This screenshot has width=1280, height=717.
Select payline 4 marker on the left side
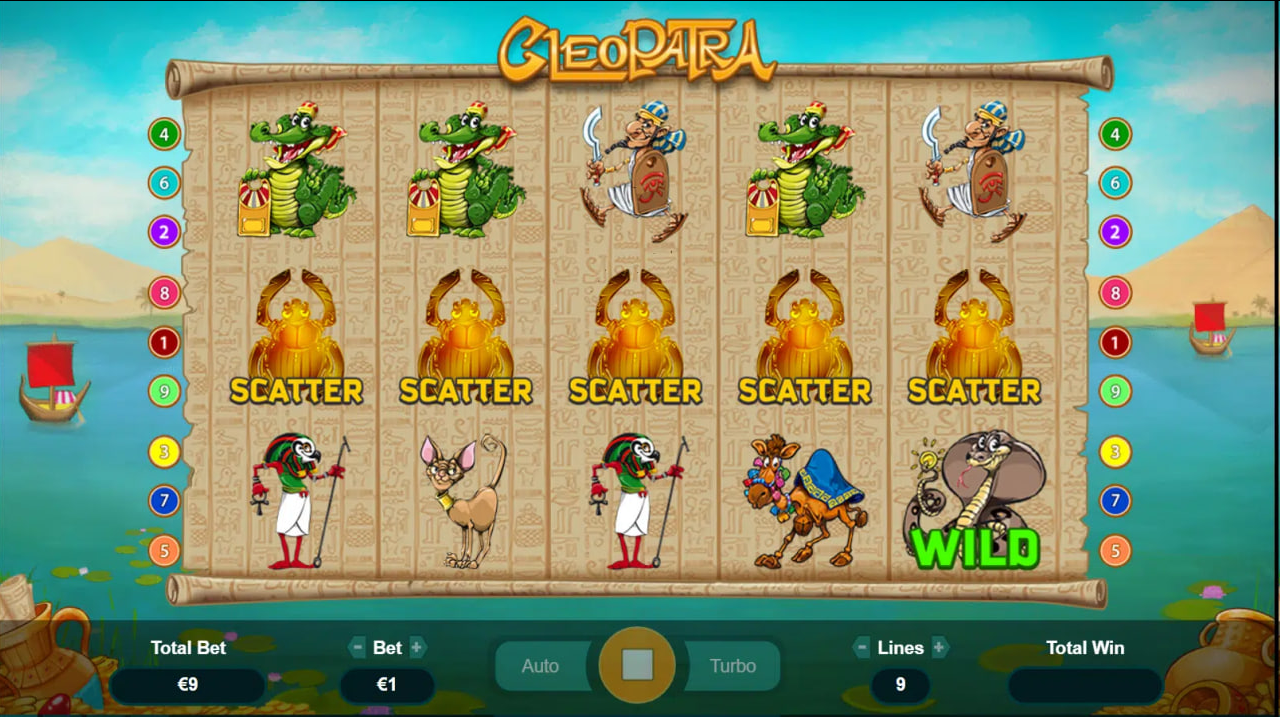click(x=164, y=133)
